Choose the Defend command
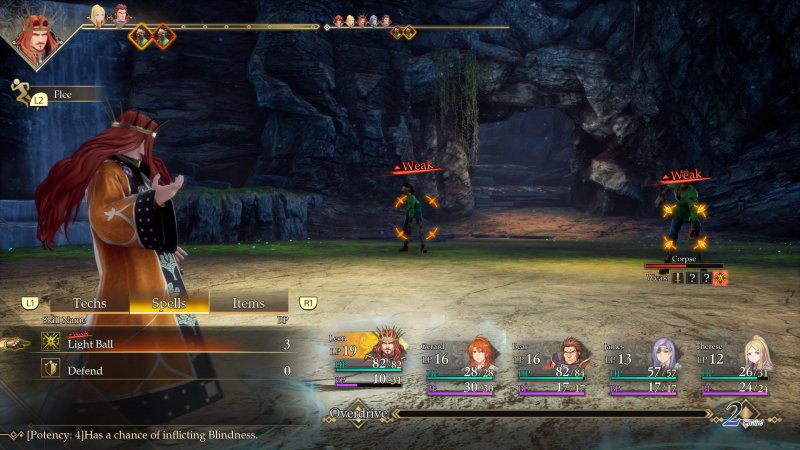 160,370
